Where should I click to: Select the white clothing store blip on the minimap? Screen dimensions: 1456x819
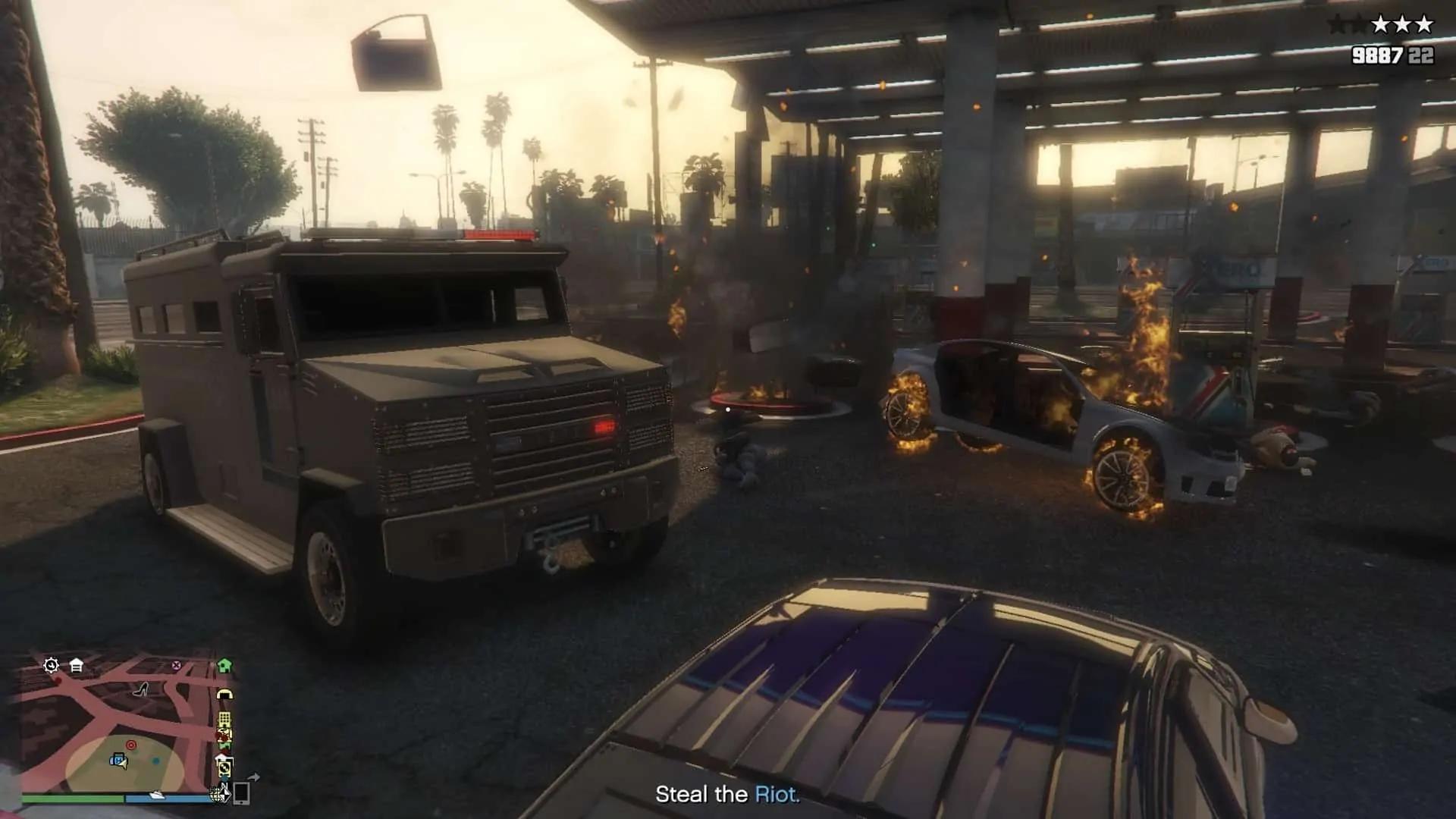[x=76, y=665]
